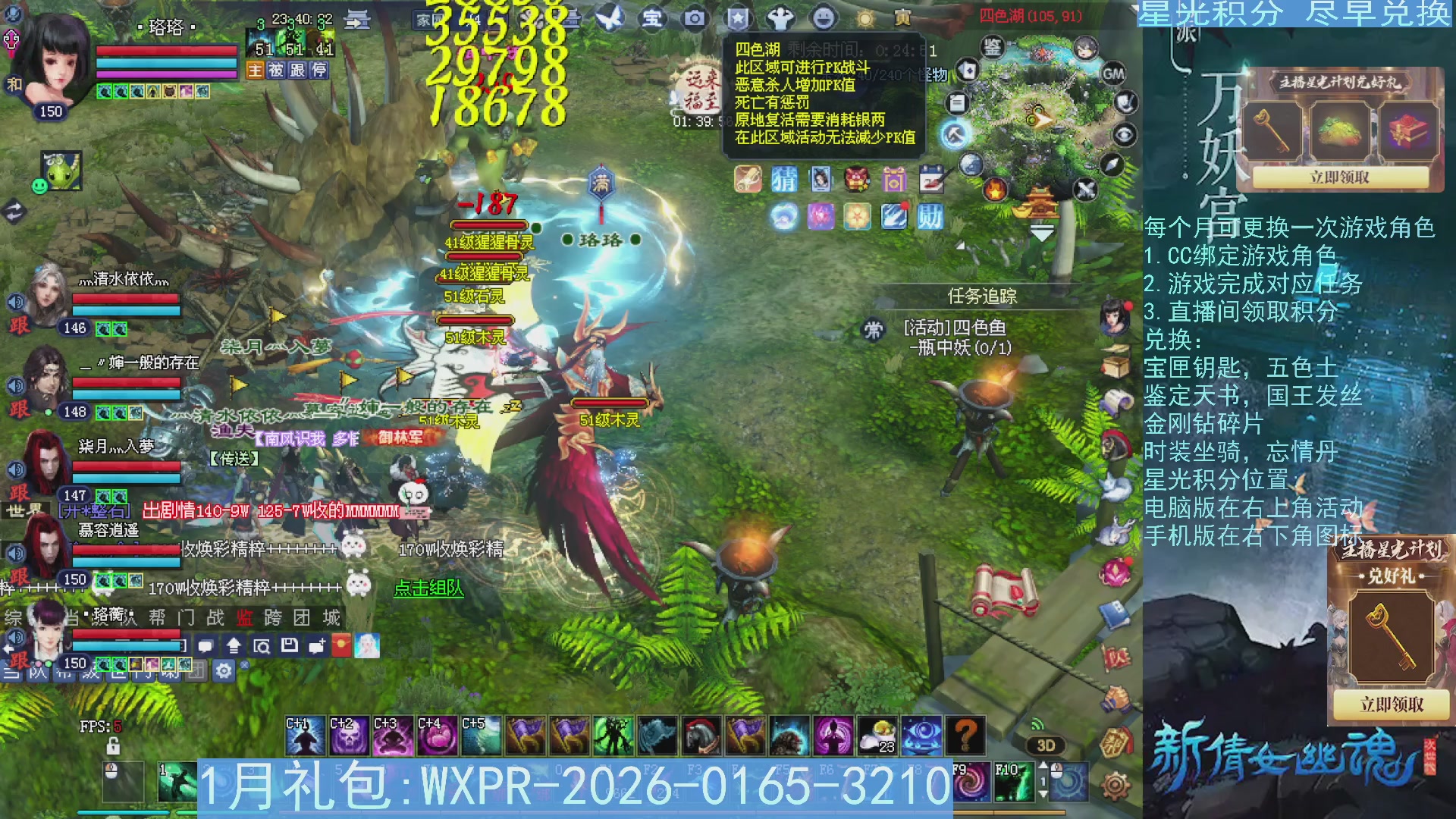
Task: Expand the chat panel with the up-arrow icon
Action: pos(234,645)
